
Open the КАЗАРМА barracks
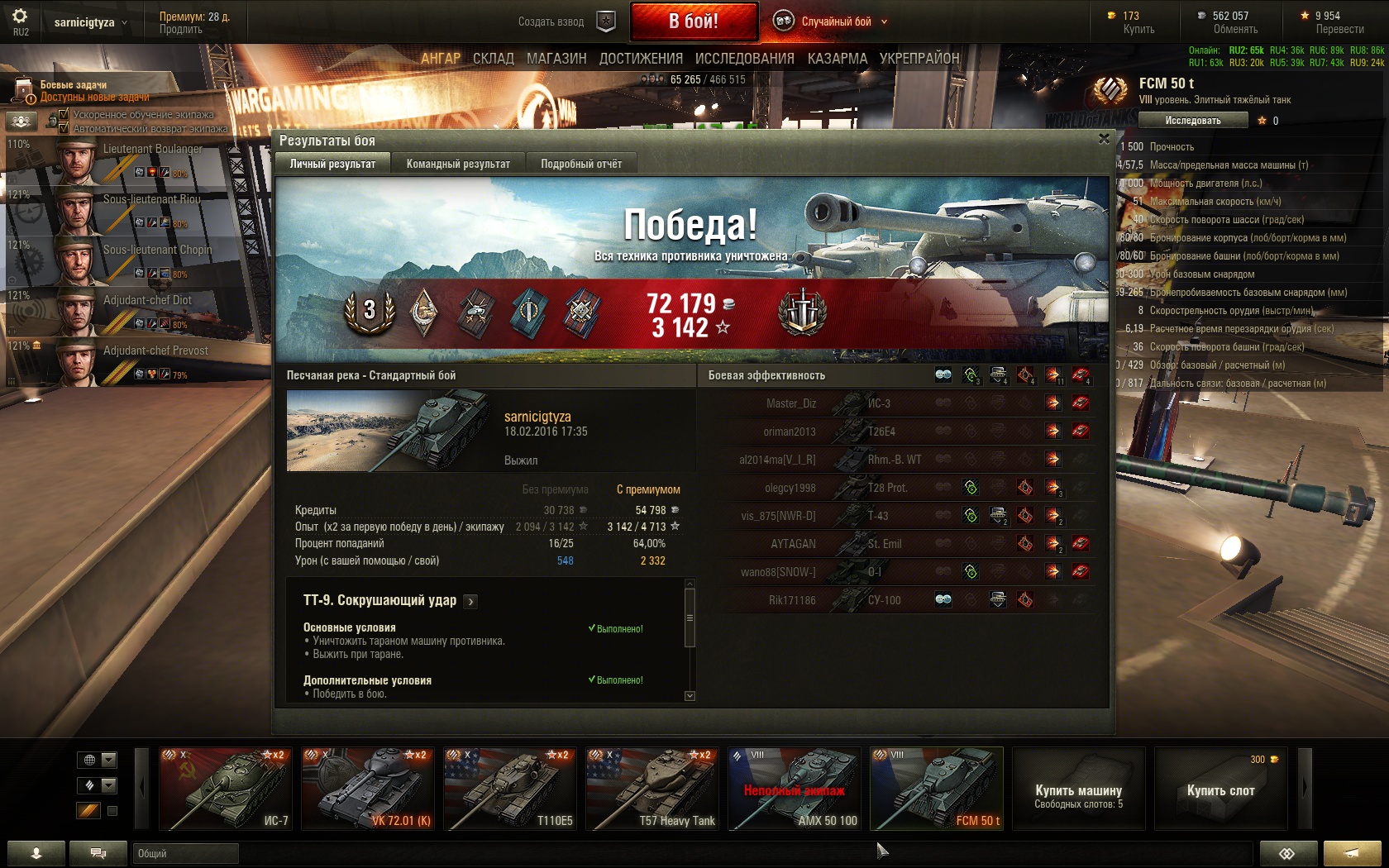(837, 59)
